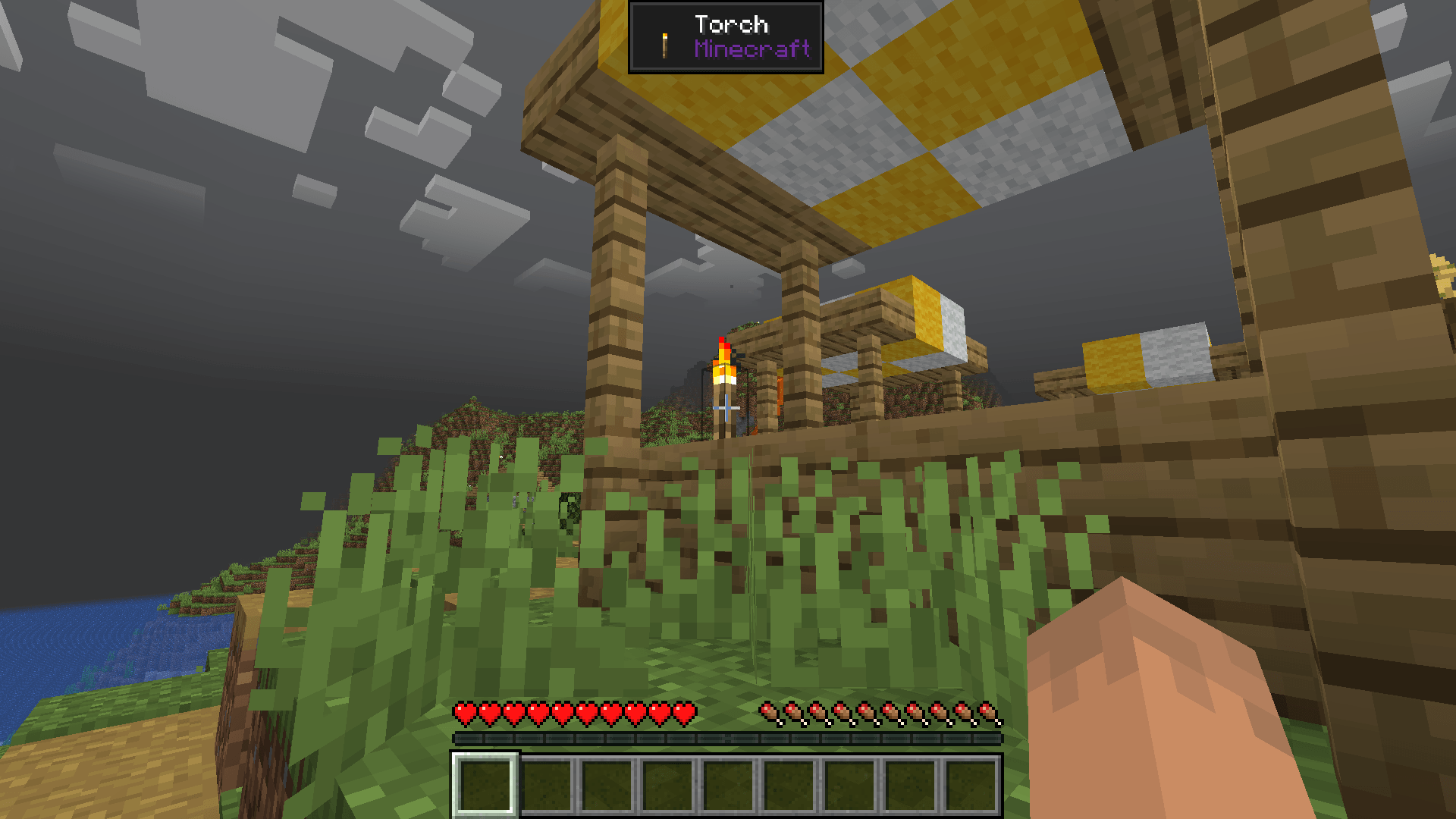Click the purple Minecraft text in the tooltip
This screenshot has width=1456, height=819.
(753, 50)
